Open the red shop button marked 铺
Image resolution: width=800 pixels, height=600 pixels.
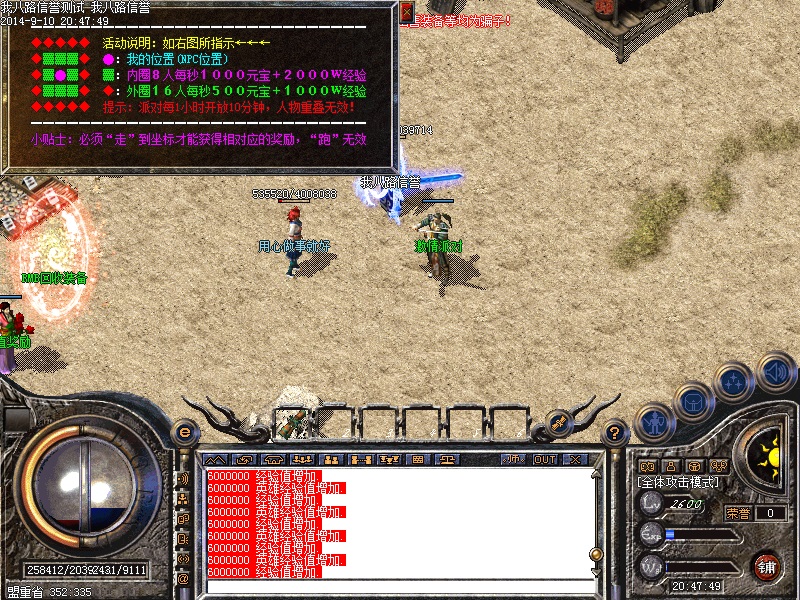click(x=766, y=565)
